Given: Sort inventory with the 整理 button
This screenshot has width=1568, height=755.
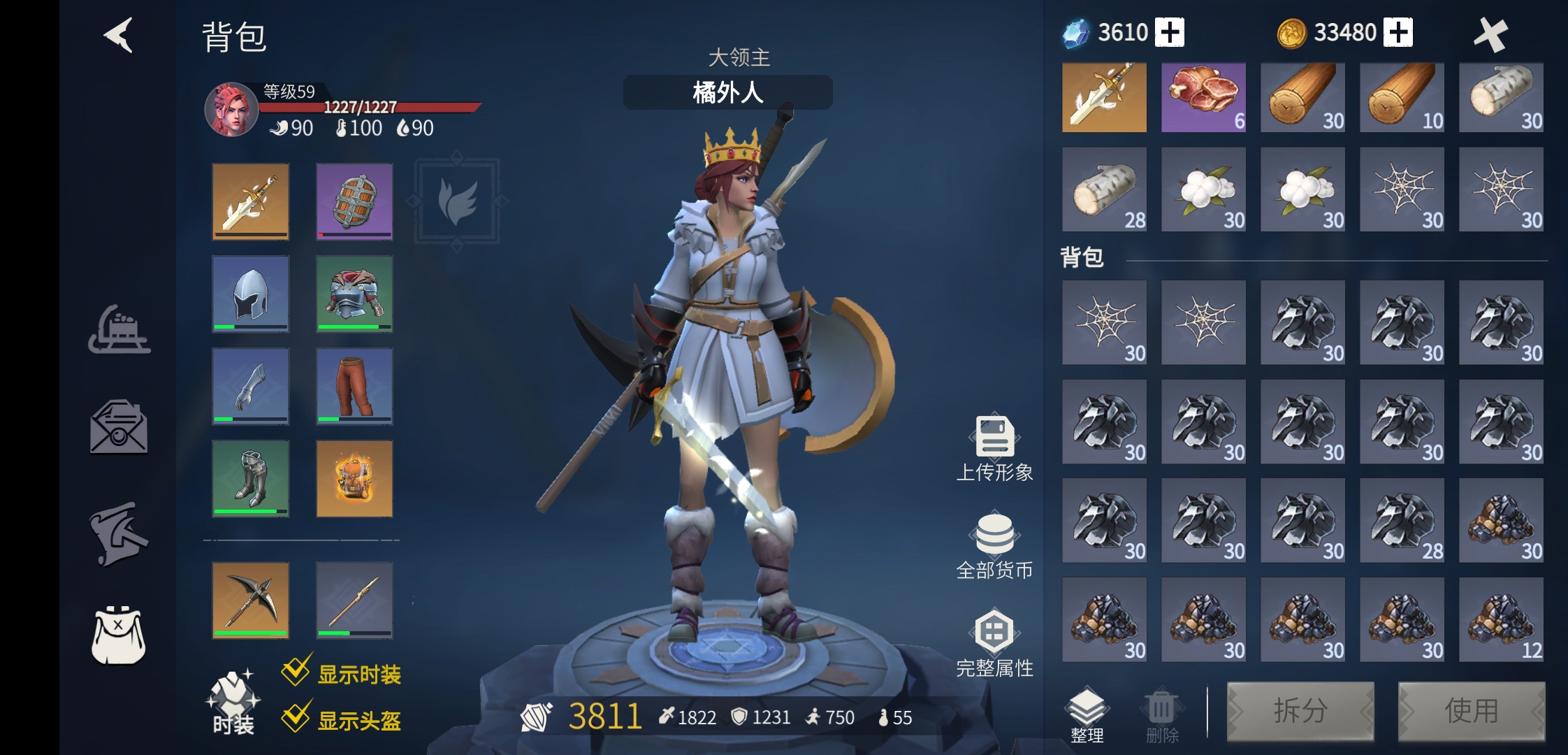Looking at the screenshot, I should [1087, 714].
